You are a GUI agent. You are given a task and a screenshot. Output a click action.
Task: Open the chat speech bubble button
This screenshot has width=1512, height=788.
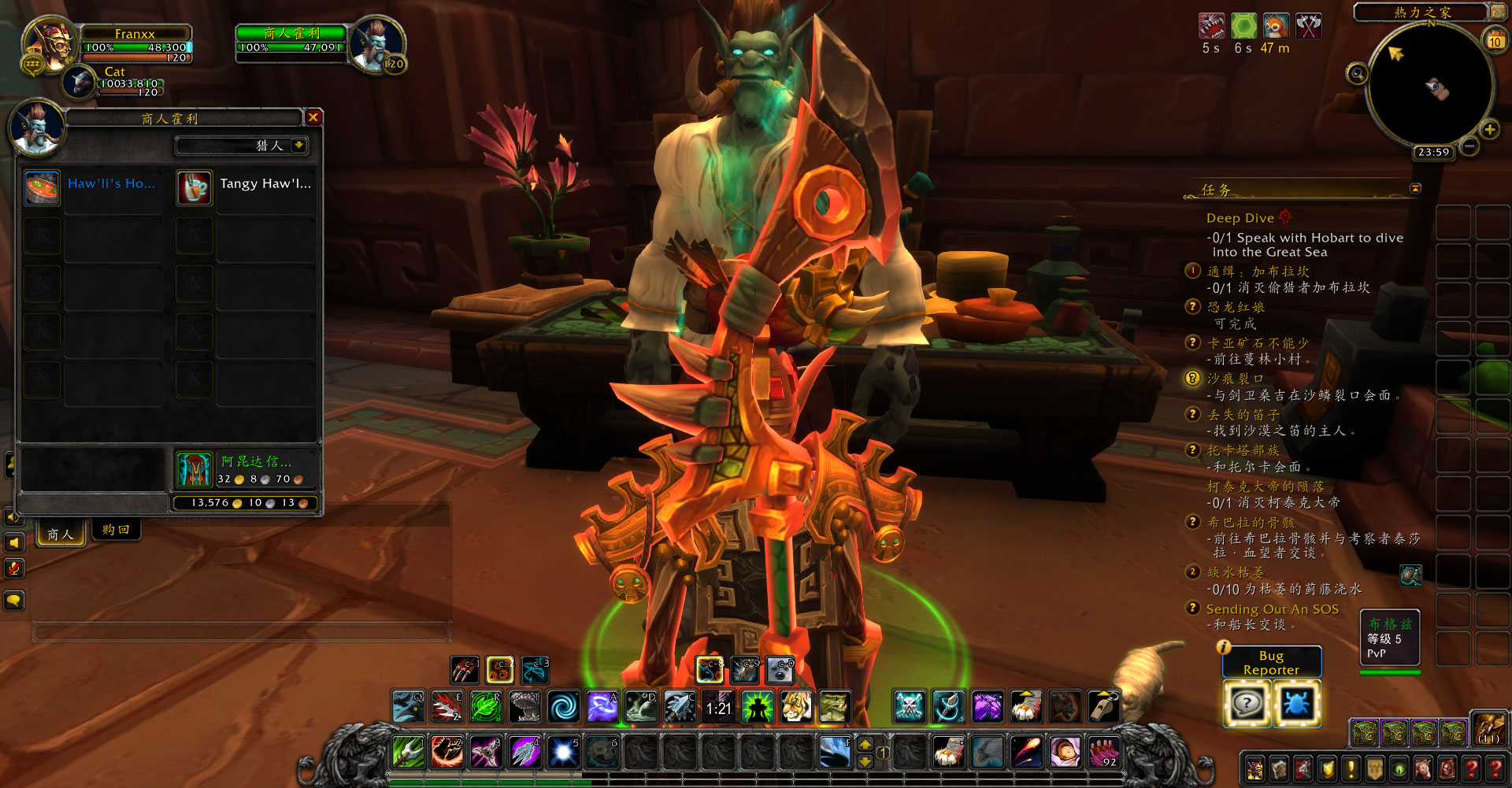click(x=13, y=601)
